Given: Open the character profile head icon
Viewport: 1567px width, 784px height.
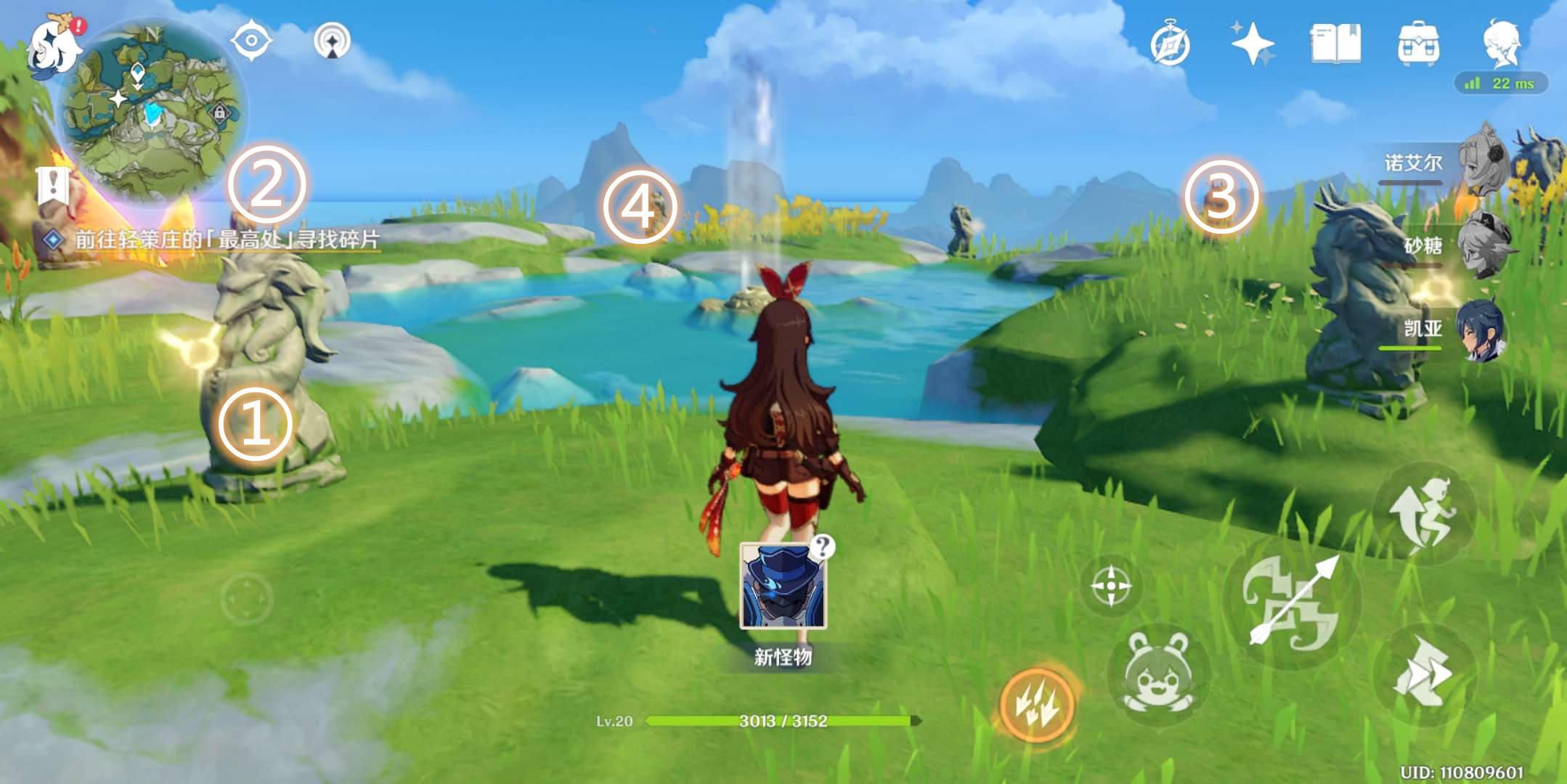Looking at the screenshot, I should 1501,44.
